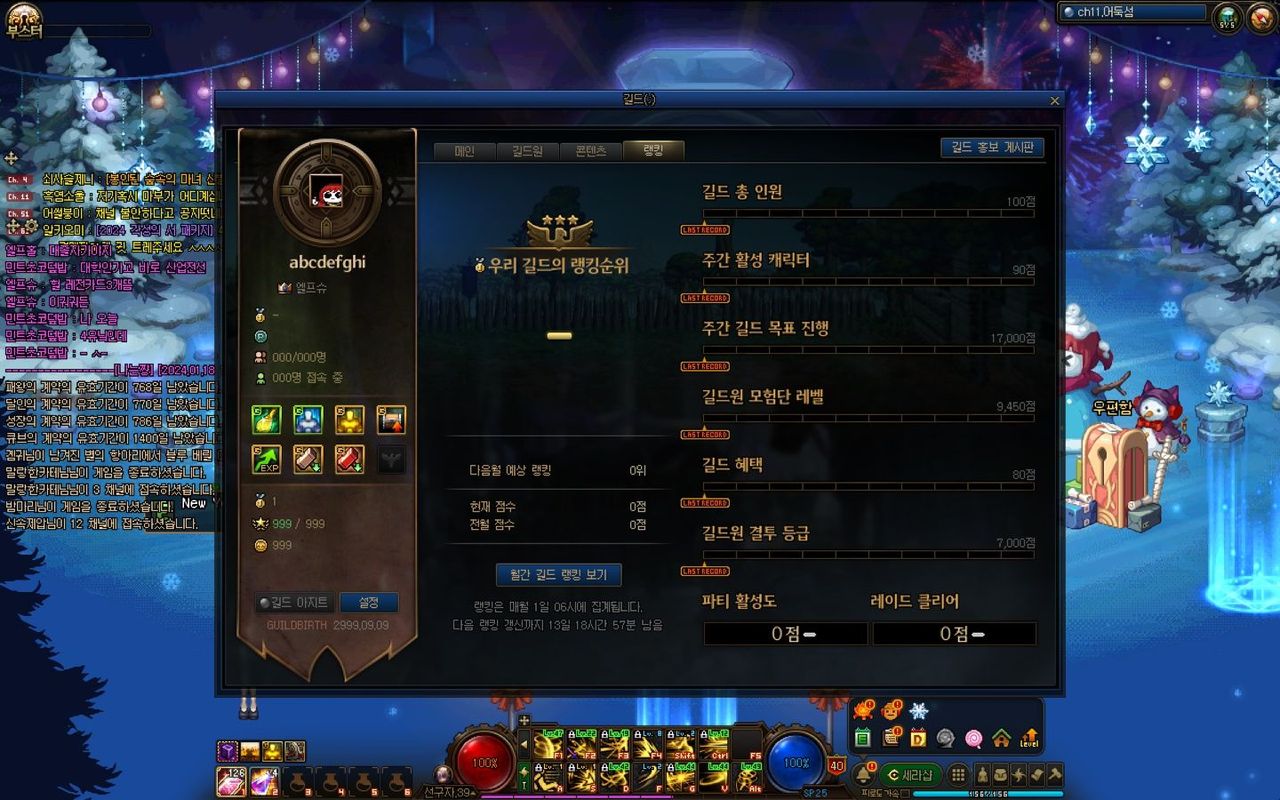Click the snowflake event icon
Viewport: 1280px width, 800px height.
click(918, 711)
